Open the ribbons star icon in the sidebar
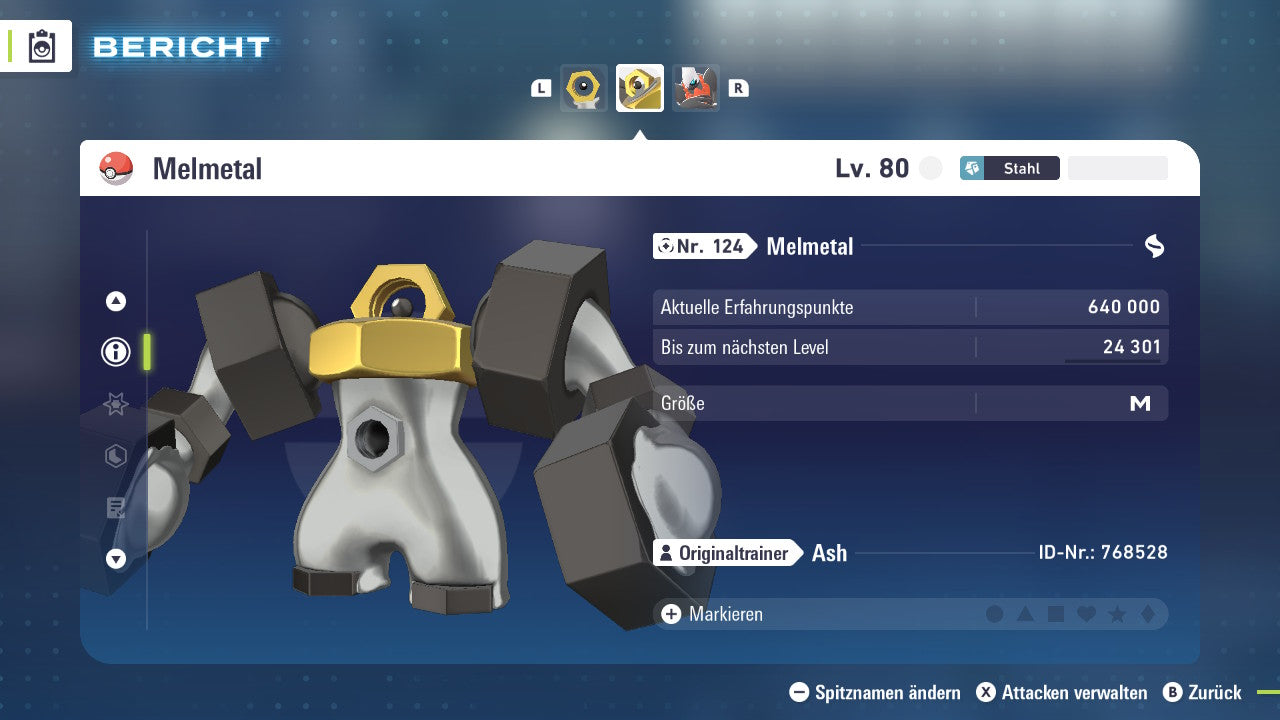1280x720 pixels. click(x=115, y=404)
